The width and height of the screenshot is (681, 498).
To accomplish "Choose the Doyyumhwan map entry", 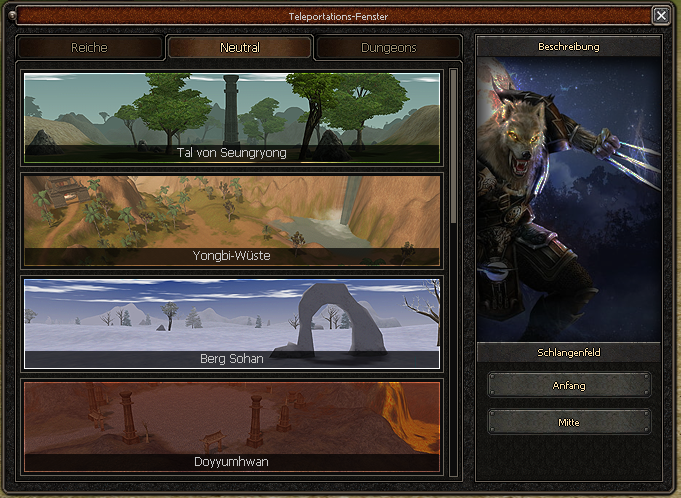I will (x=231, y=426).
